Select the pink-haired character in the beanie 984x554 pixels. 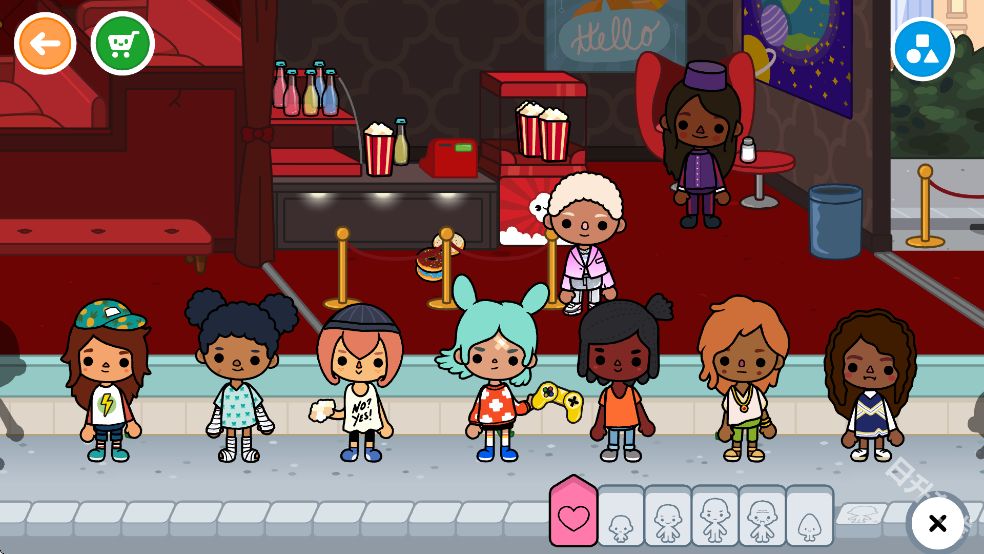359,382
